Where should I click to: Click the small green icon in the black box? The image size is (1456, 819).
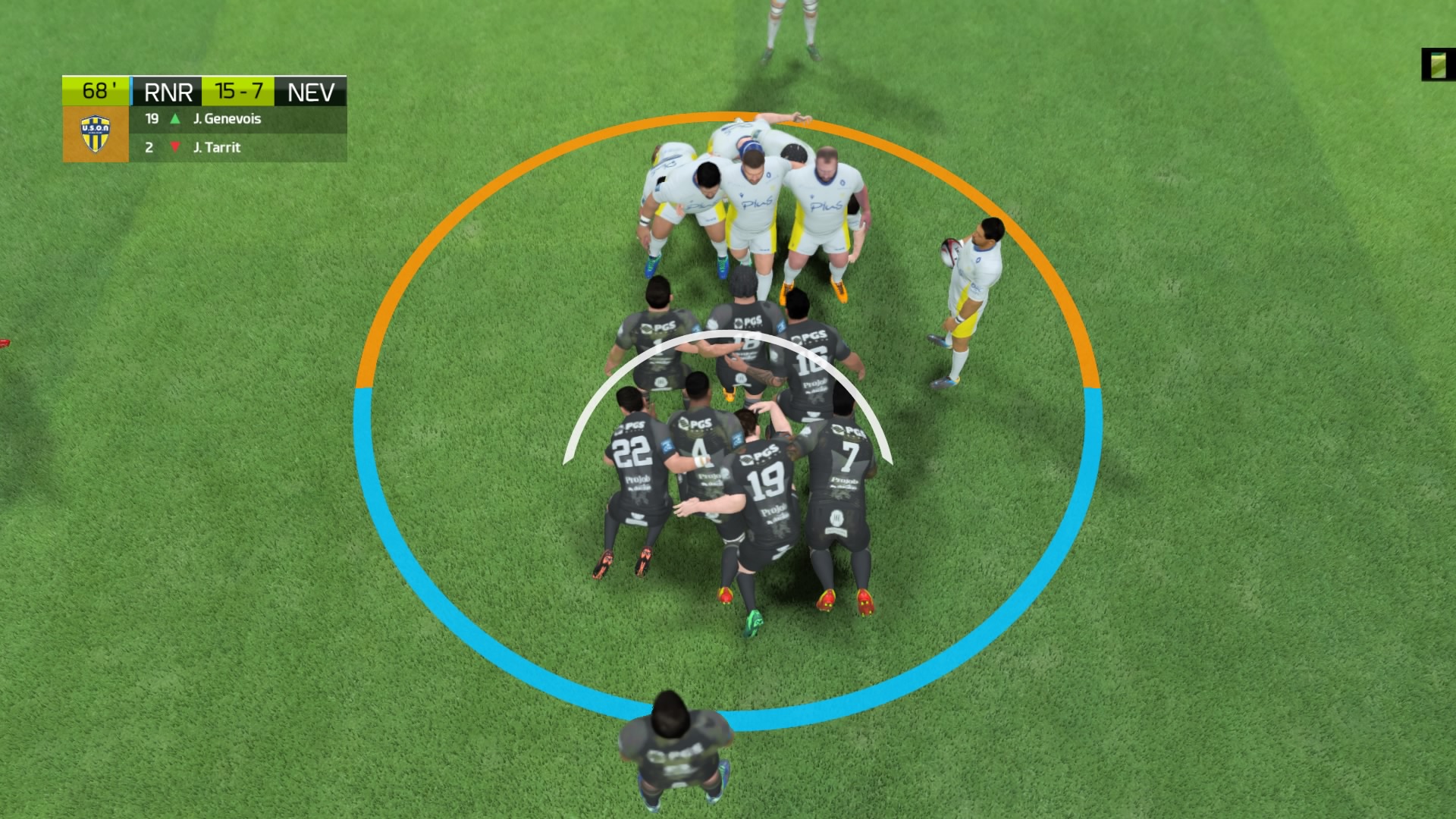(1438, 65)
